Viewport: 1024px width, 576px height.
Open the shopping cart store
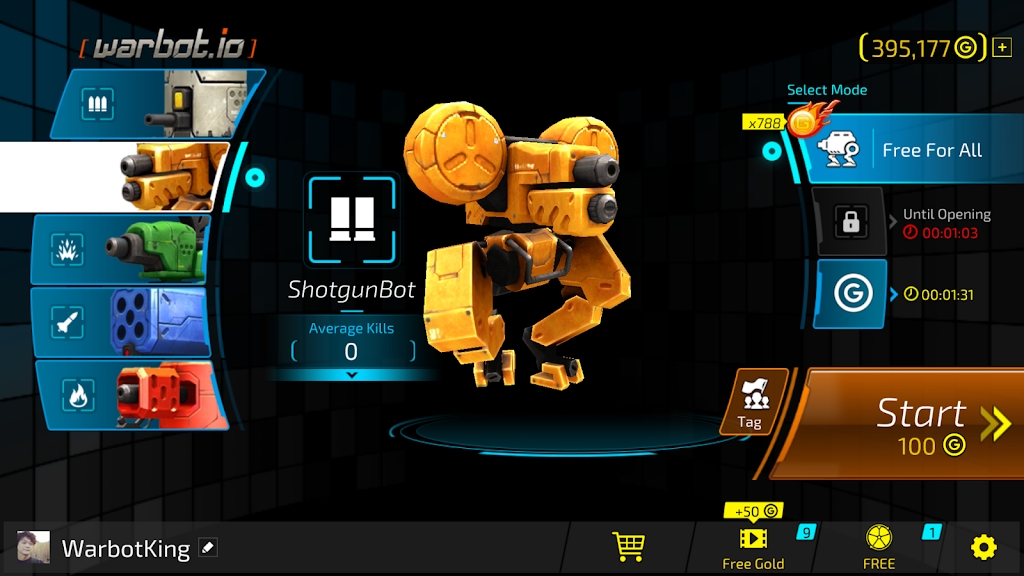point(628,546)
